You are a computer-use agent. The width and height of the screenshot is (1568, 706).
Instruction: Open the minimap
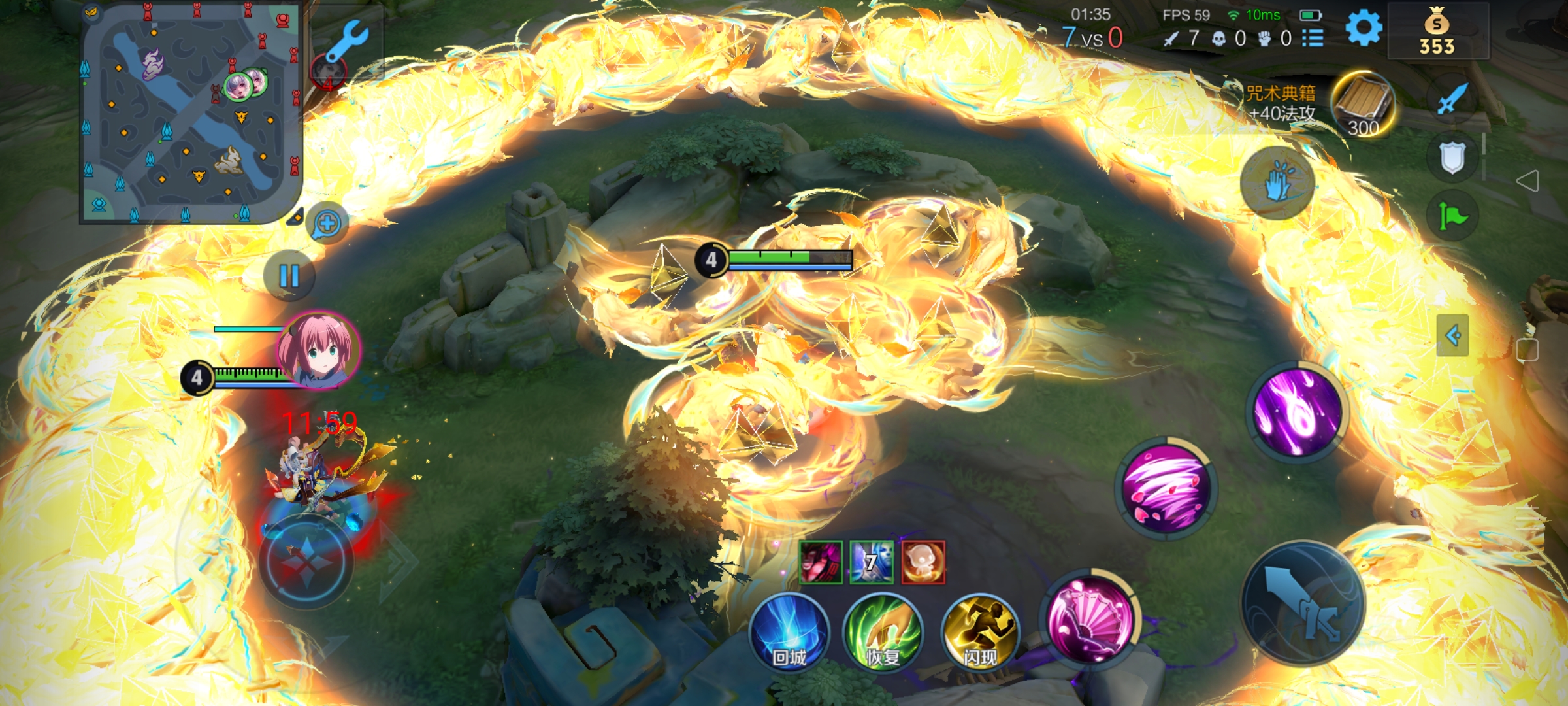[189, 112]
